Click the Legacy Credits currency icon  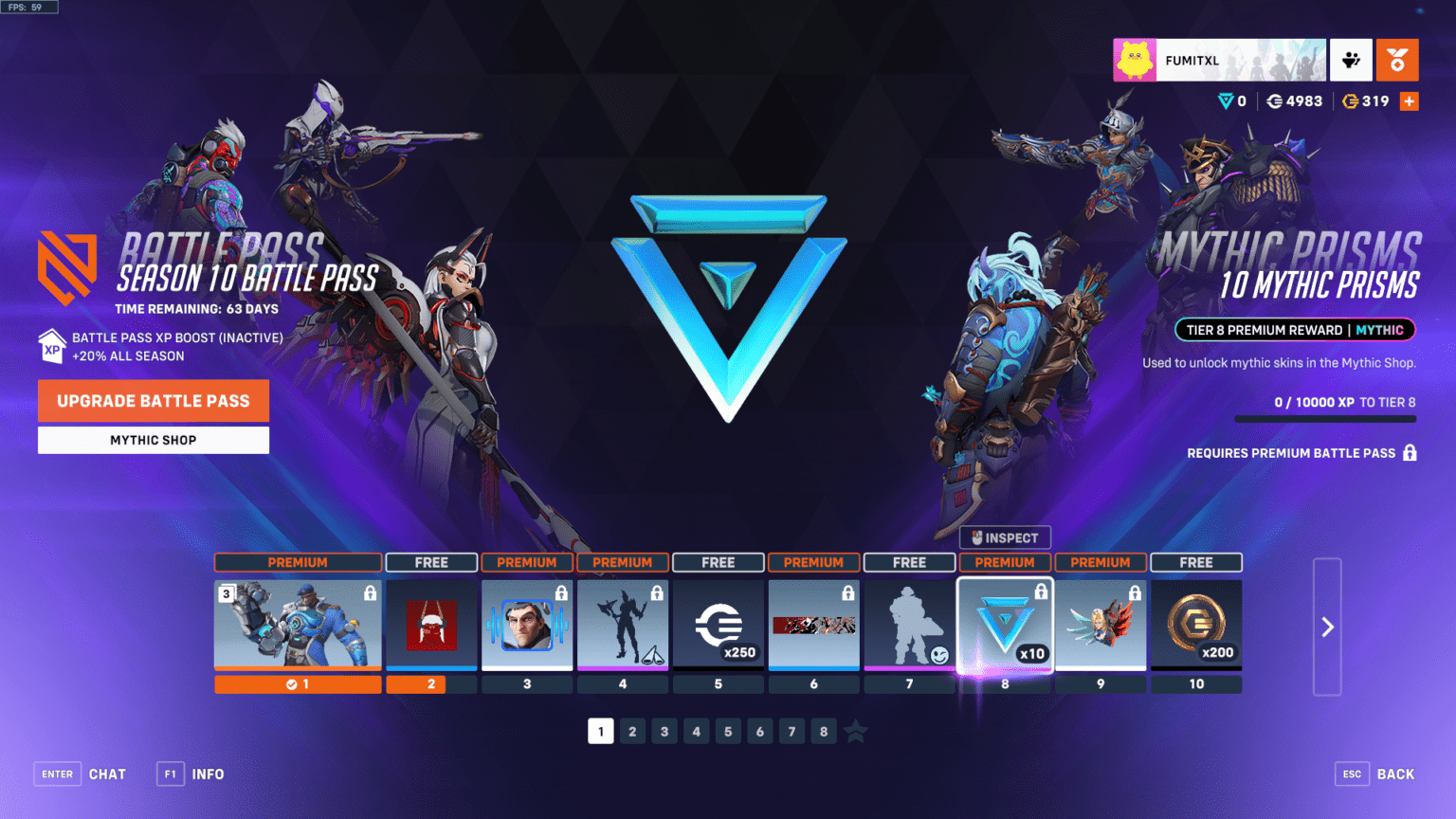[x=1353, y=100]
